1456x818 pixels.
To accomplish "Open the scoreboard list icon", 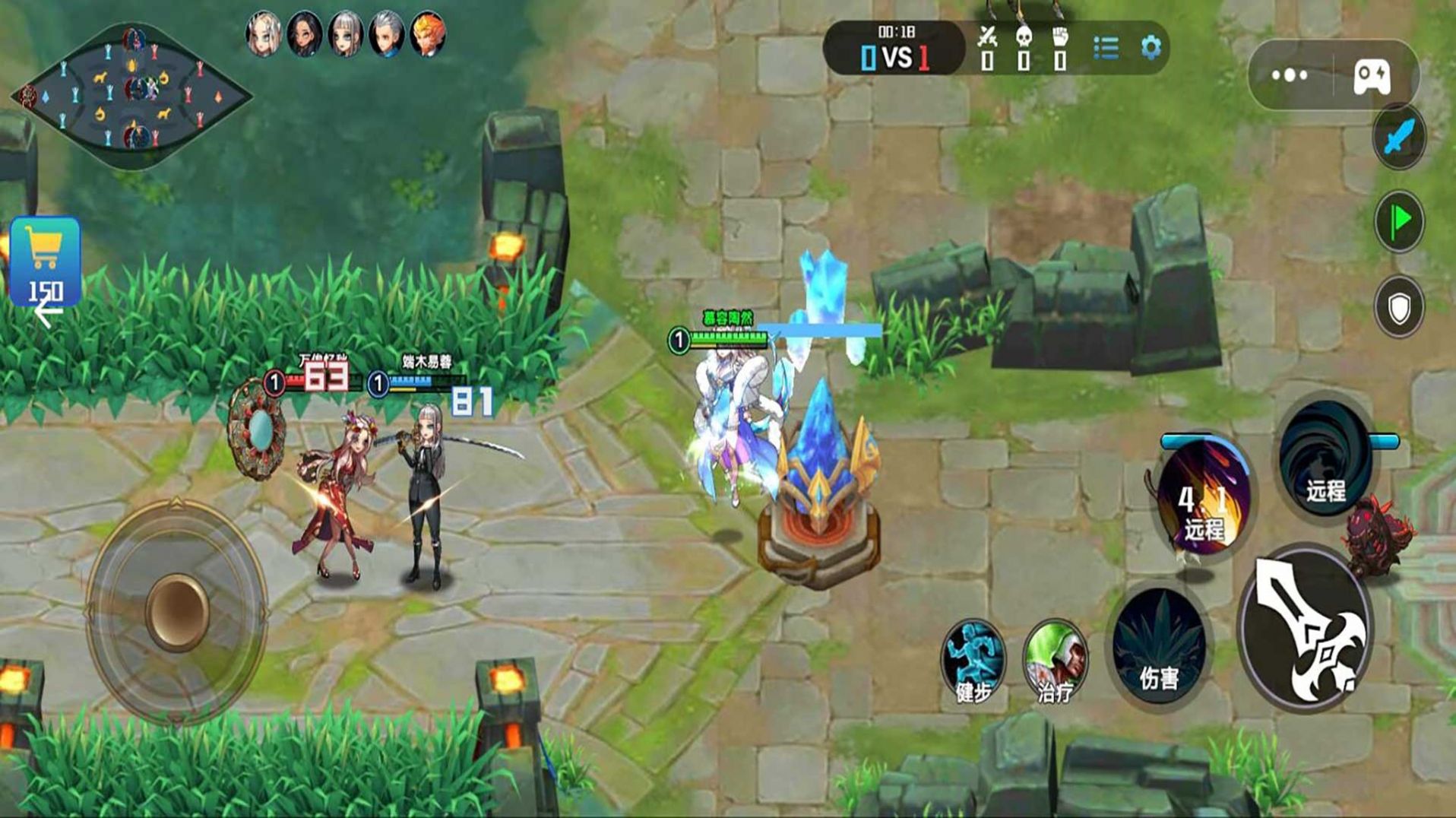I will point(1106,48).
